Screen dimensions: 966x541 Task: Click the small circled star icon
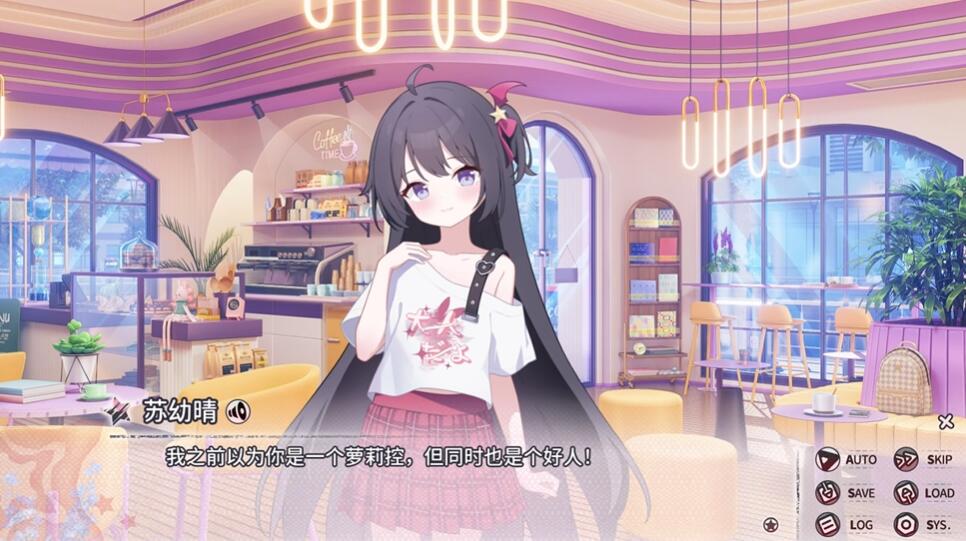pos(771,524)
